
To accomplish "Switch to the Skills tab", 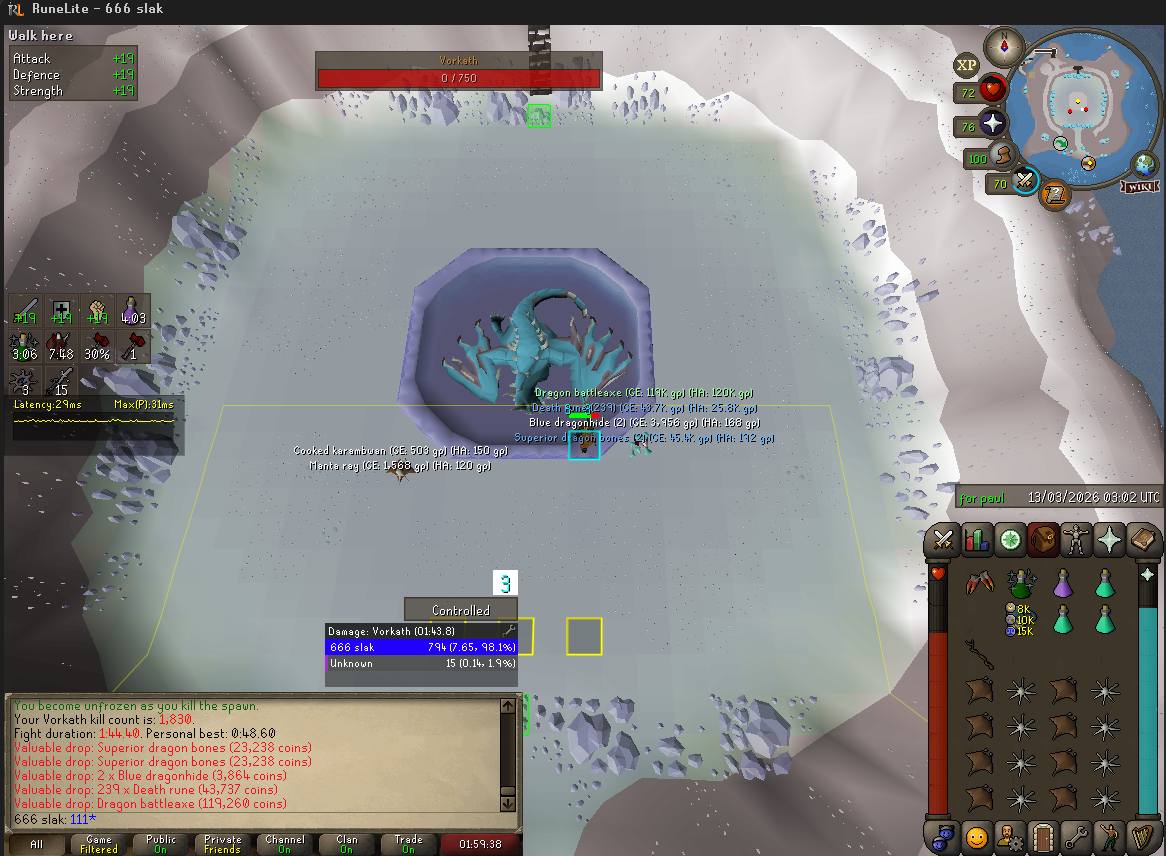I will (976, 540).
